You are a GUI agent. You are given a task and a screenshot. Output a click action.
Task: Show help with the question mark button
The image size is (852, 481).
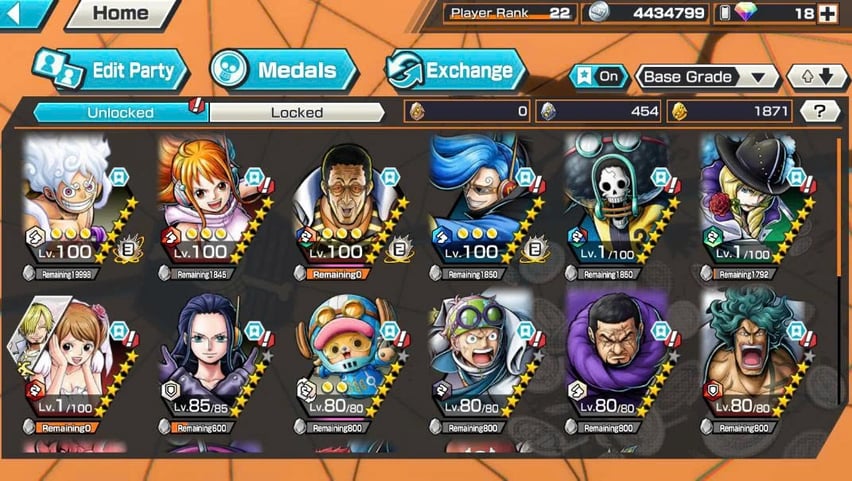pyautogui.click(x=820, y=112)
